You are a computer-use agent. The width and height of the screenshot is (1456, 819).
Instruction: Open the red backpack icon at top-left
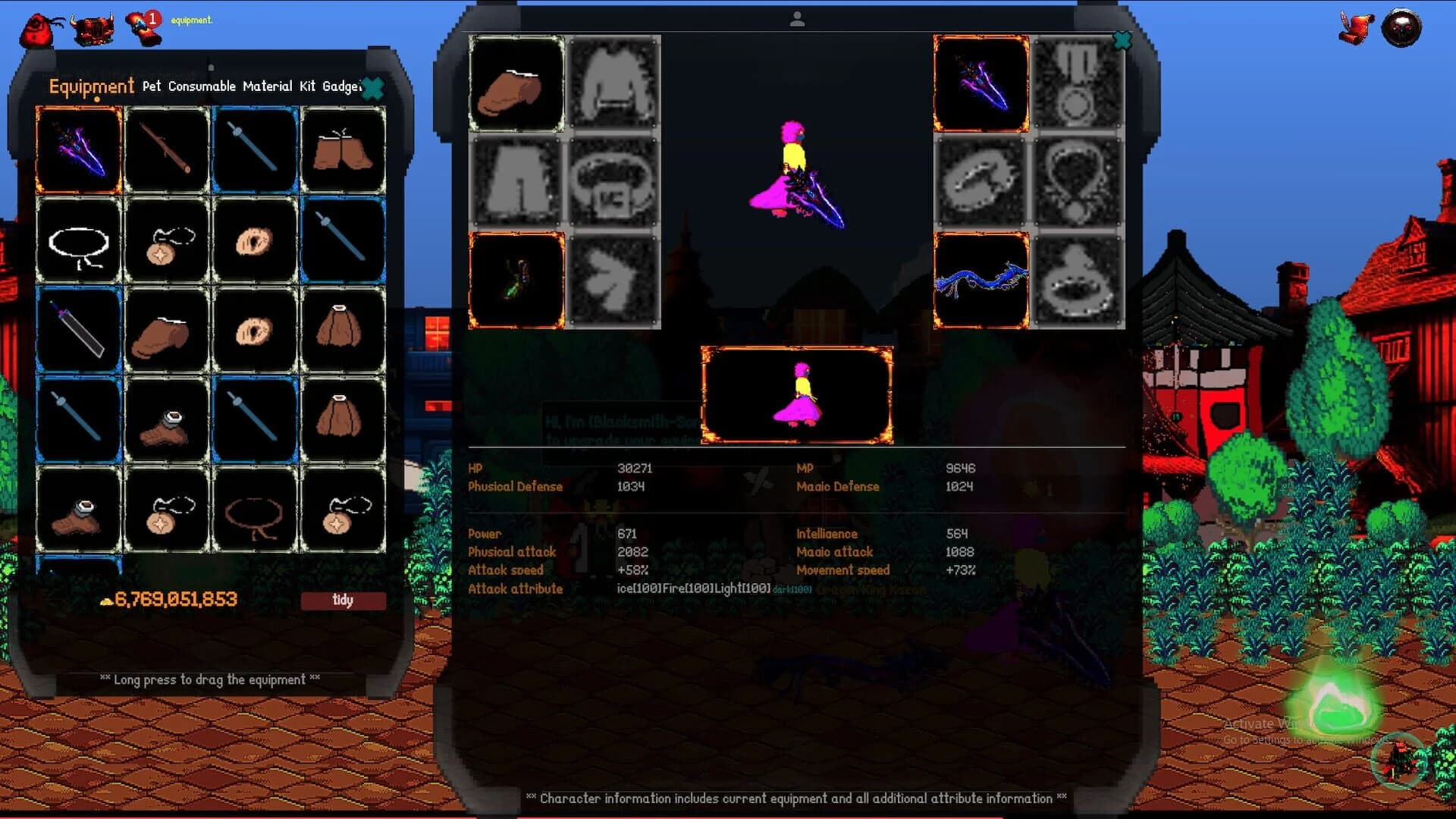[36, 23]
